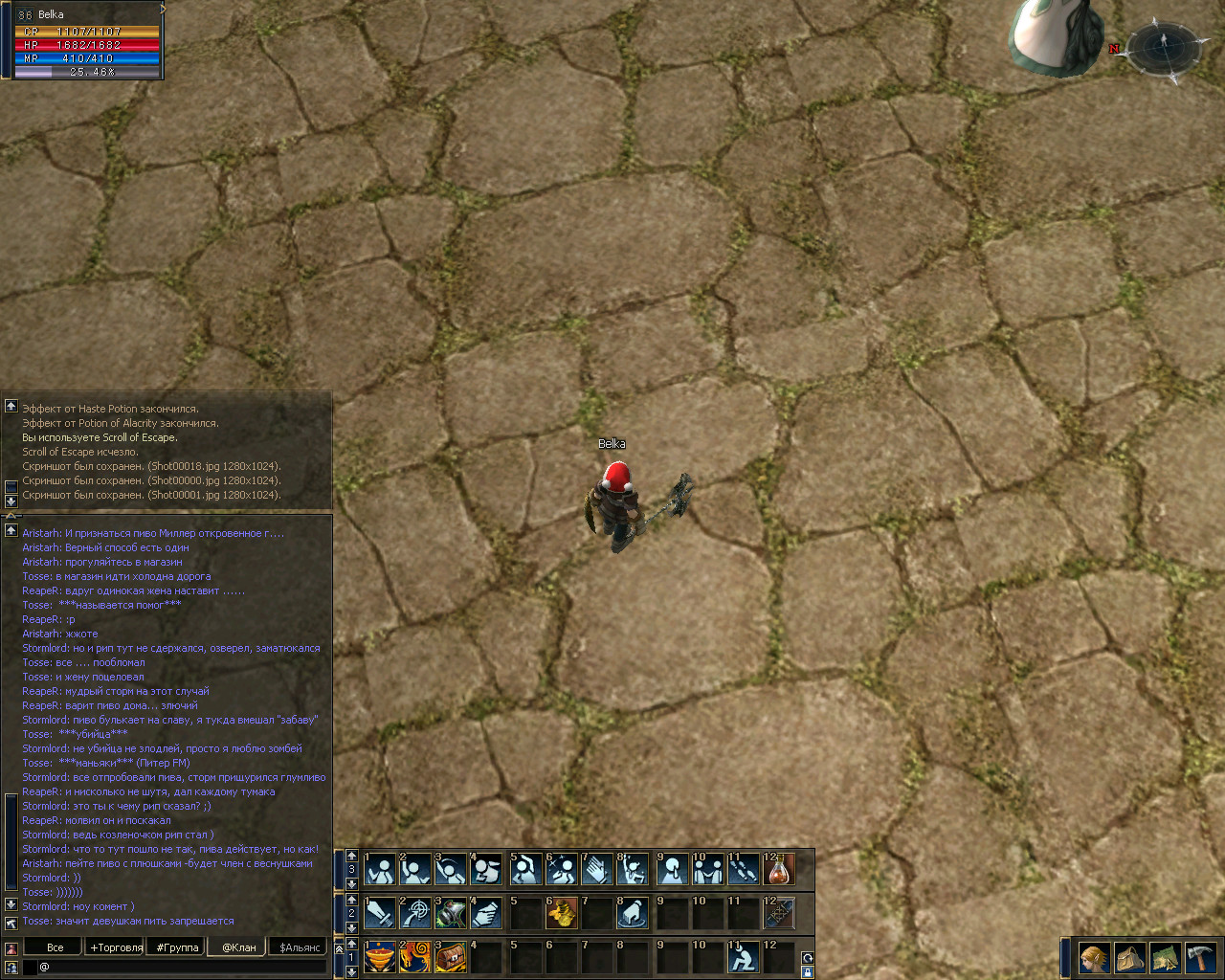Use the red potion in hotbar slot 12
1225x980 pixels.
click(779, 869)
